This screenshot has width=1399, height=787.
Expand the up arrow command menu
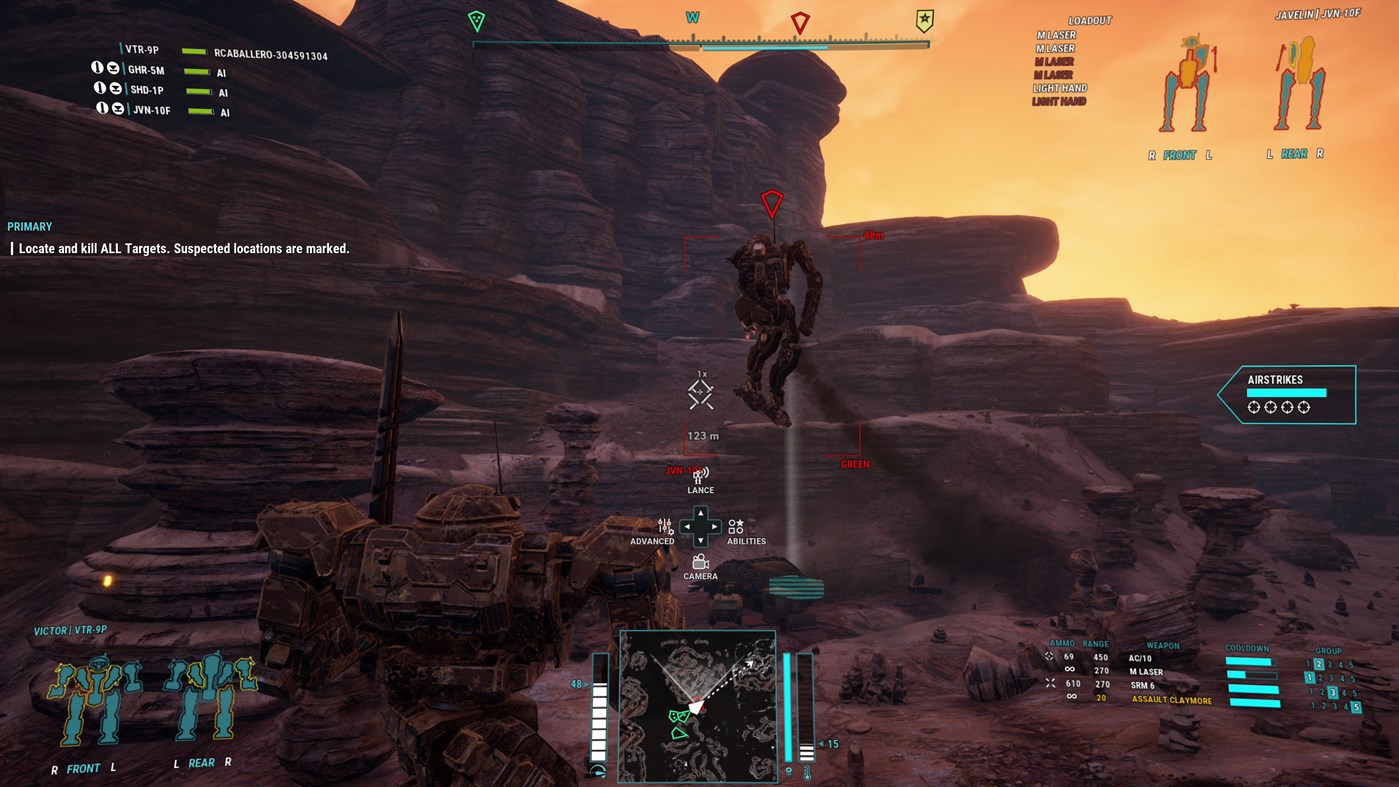click(x=700, y=512)
